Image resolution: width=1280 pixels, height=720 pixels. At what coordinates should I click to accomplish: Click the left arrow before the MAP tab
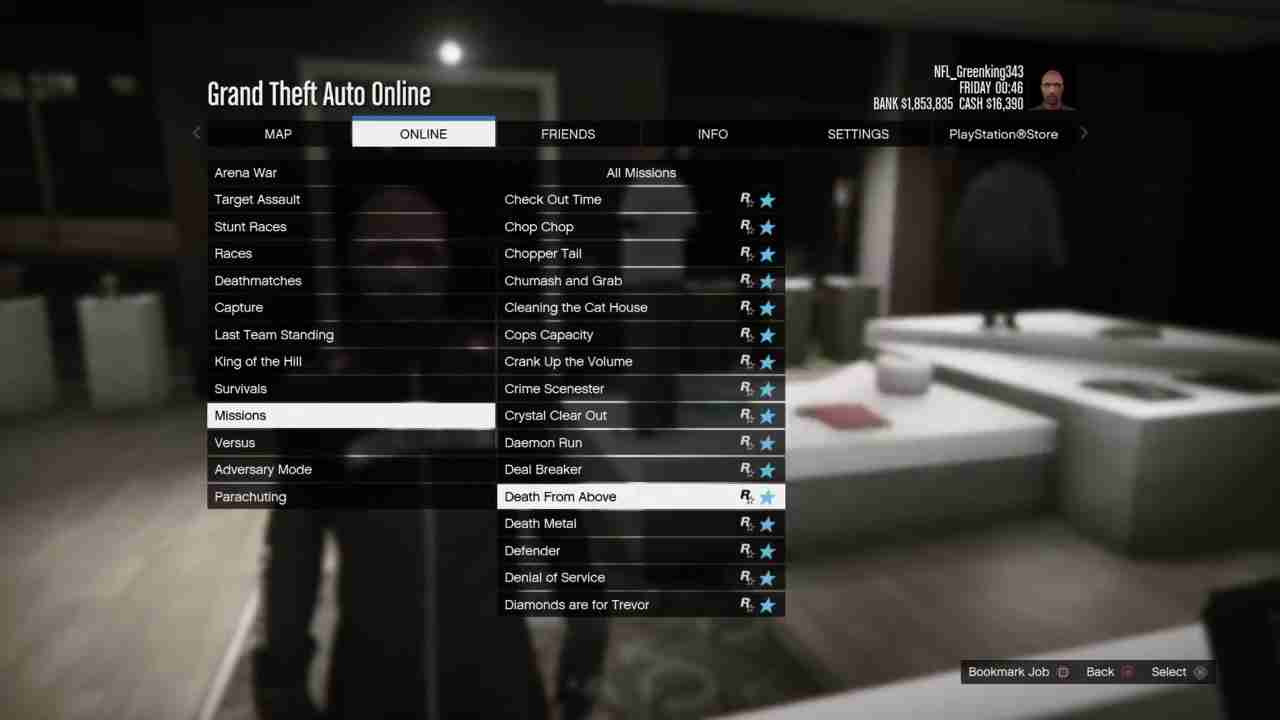click(196, 133)
